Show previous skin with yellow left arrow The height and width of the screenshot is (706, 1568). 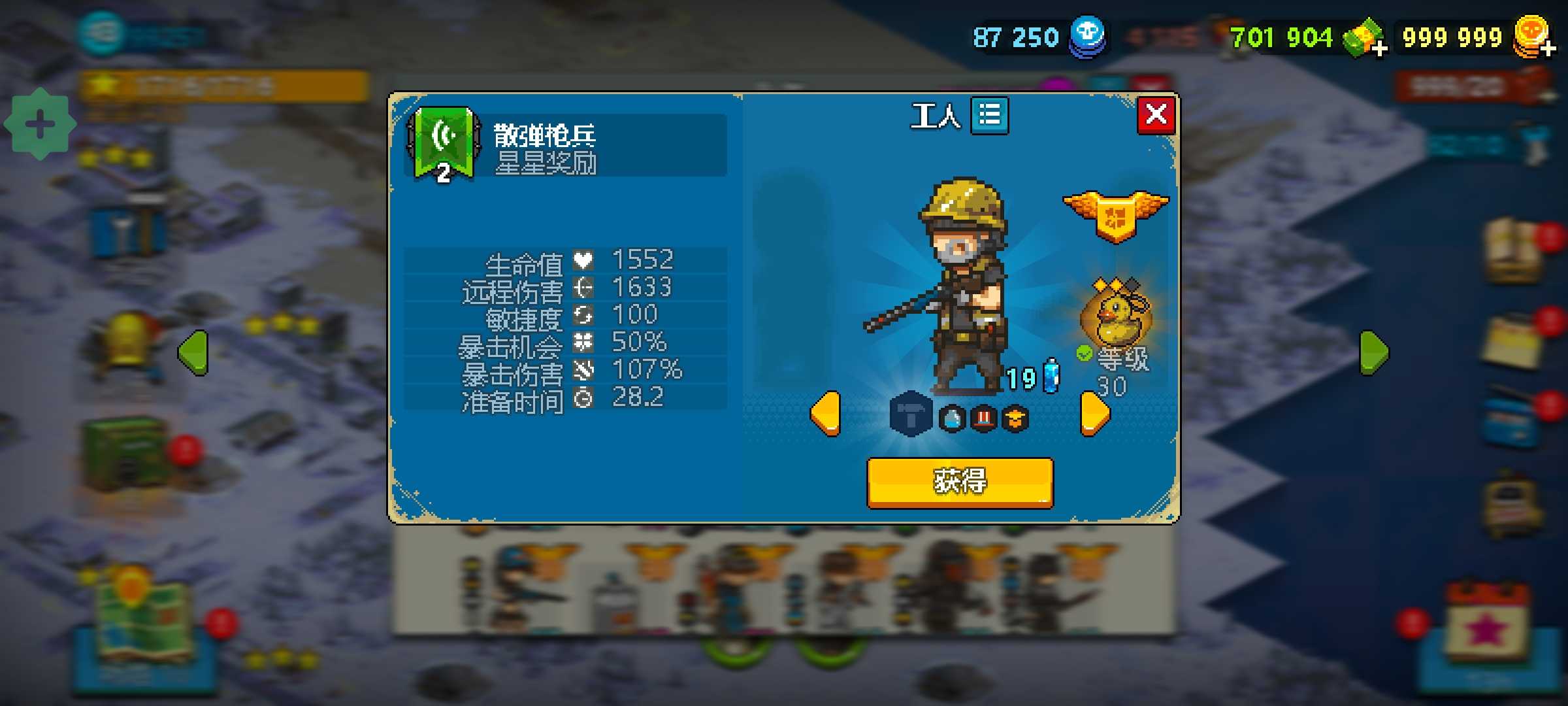click(825, 413)
